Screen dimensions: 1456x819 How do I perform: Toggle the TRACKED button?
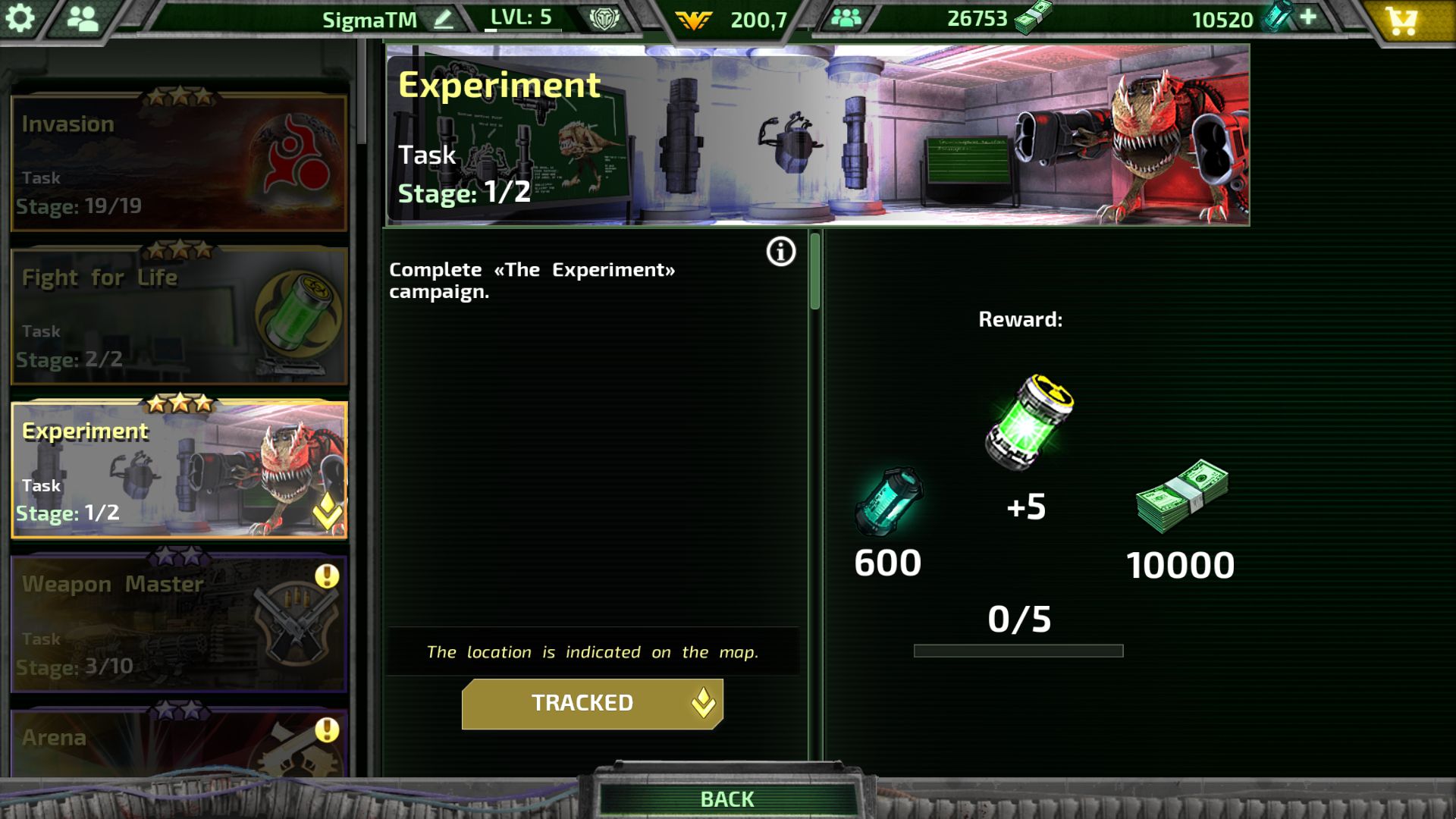[x=591, y=704]
